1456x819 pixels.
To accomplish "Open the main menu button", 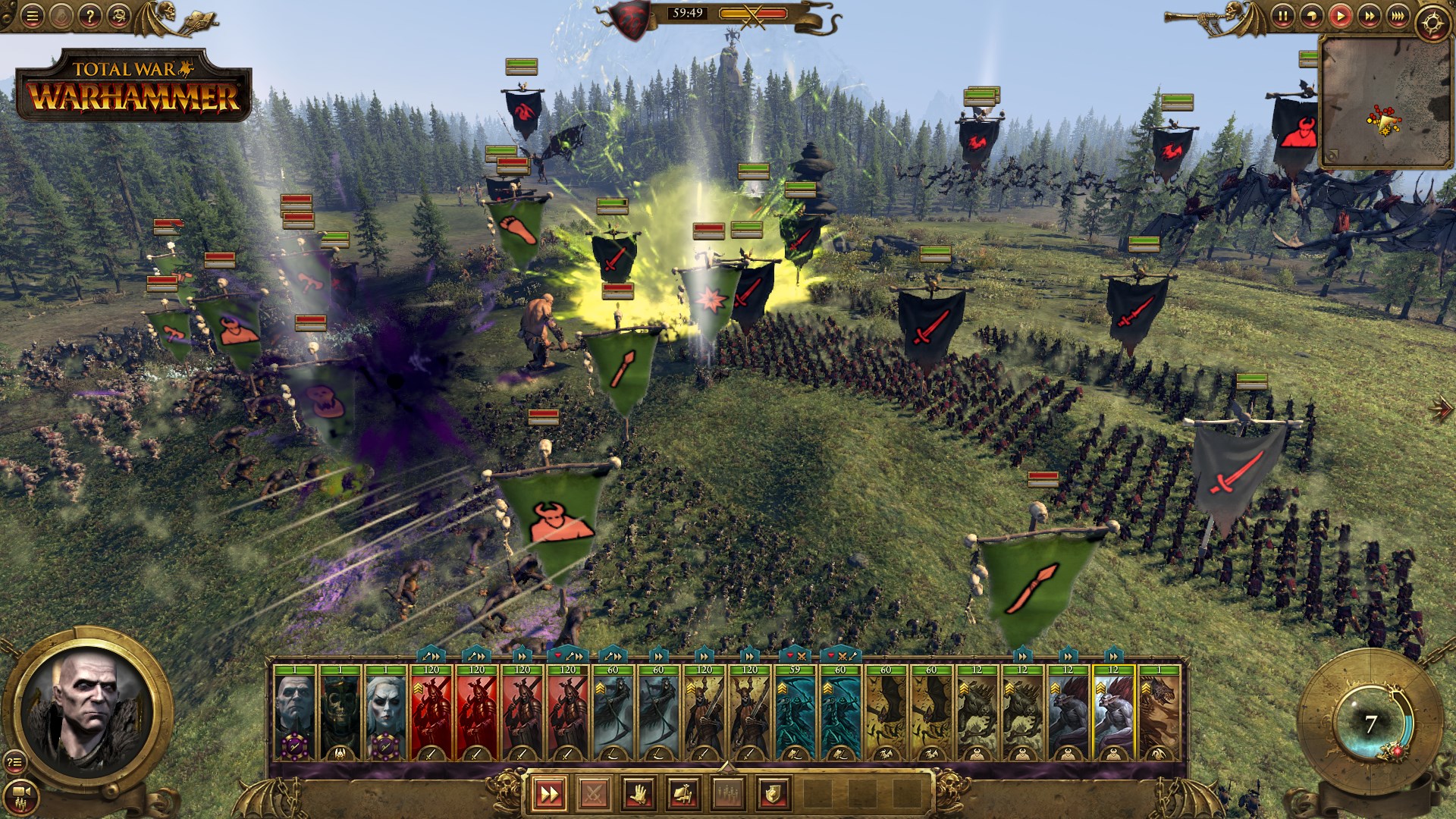I will coord(31,17).
